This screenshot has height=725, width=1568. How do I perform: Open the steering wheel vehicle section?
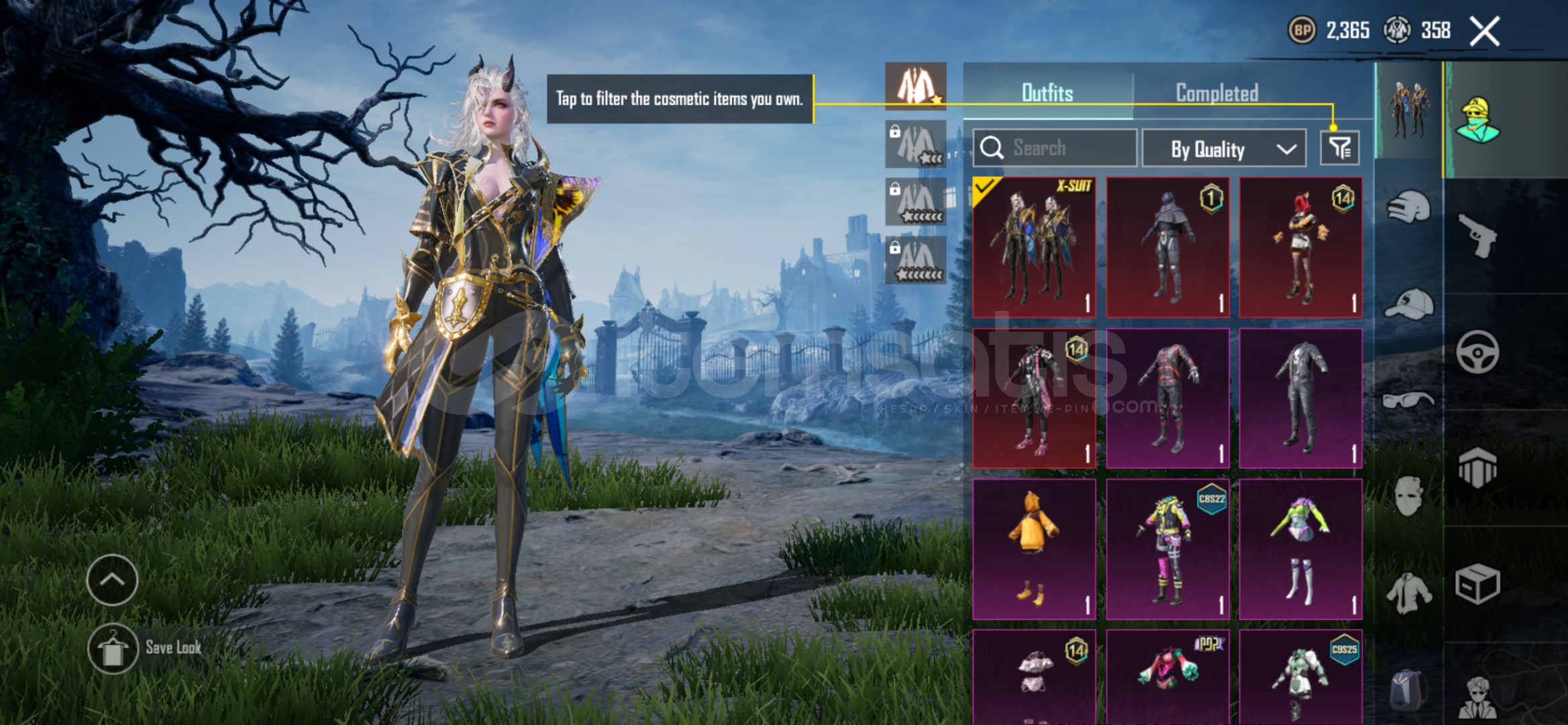1478,352
